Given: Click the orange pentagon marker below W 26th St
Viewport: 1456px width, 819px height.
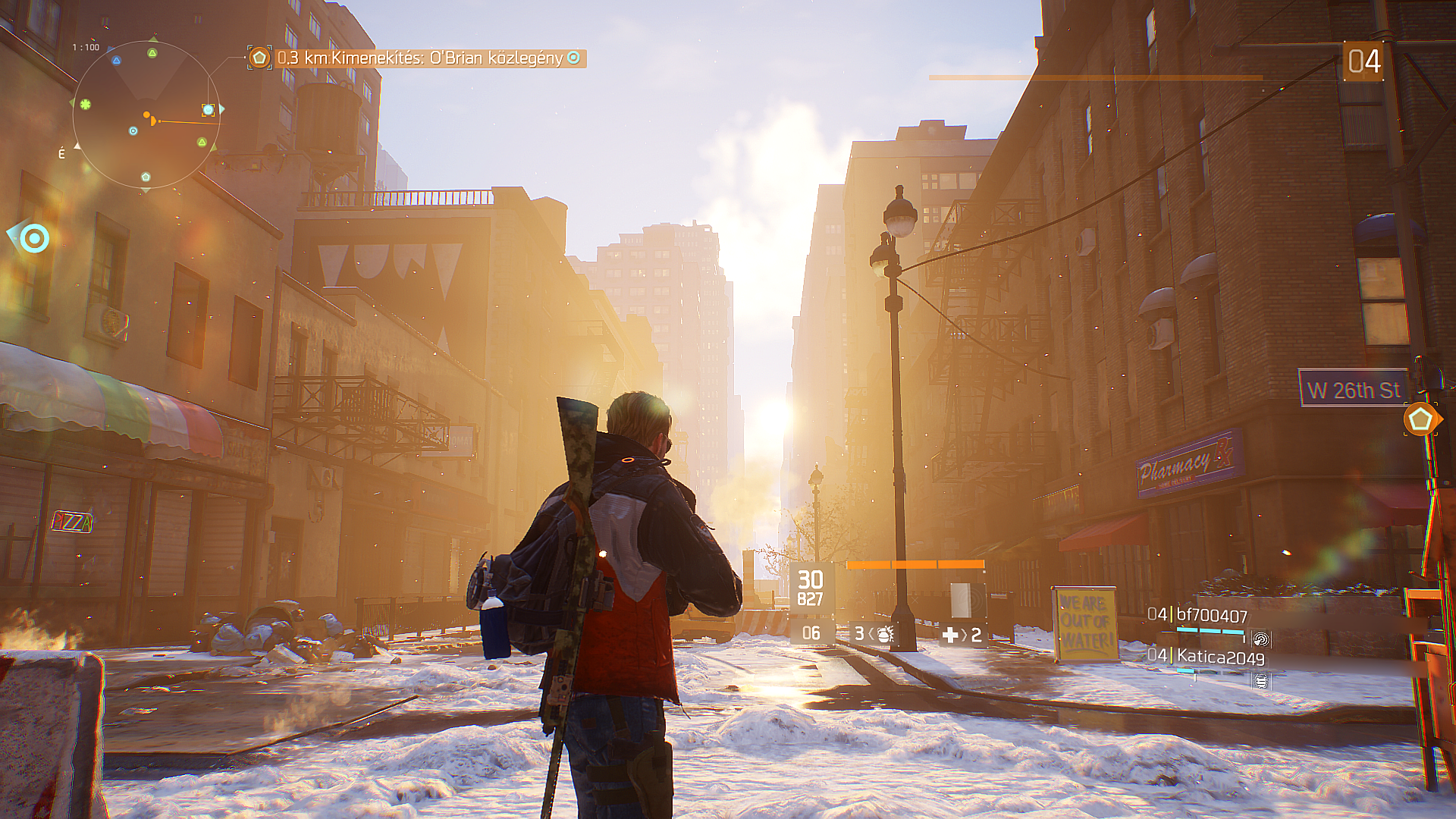Looking at the screenshot, I should pos(1420,419).
